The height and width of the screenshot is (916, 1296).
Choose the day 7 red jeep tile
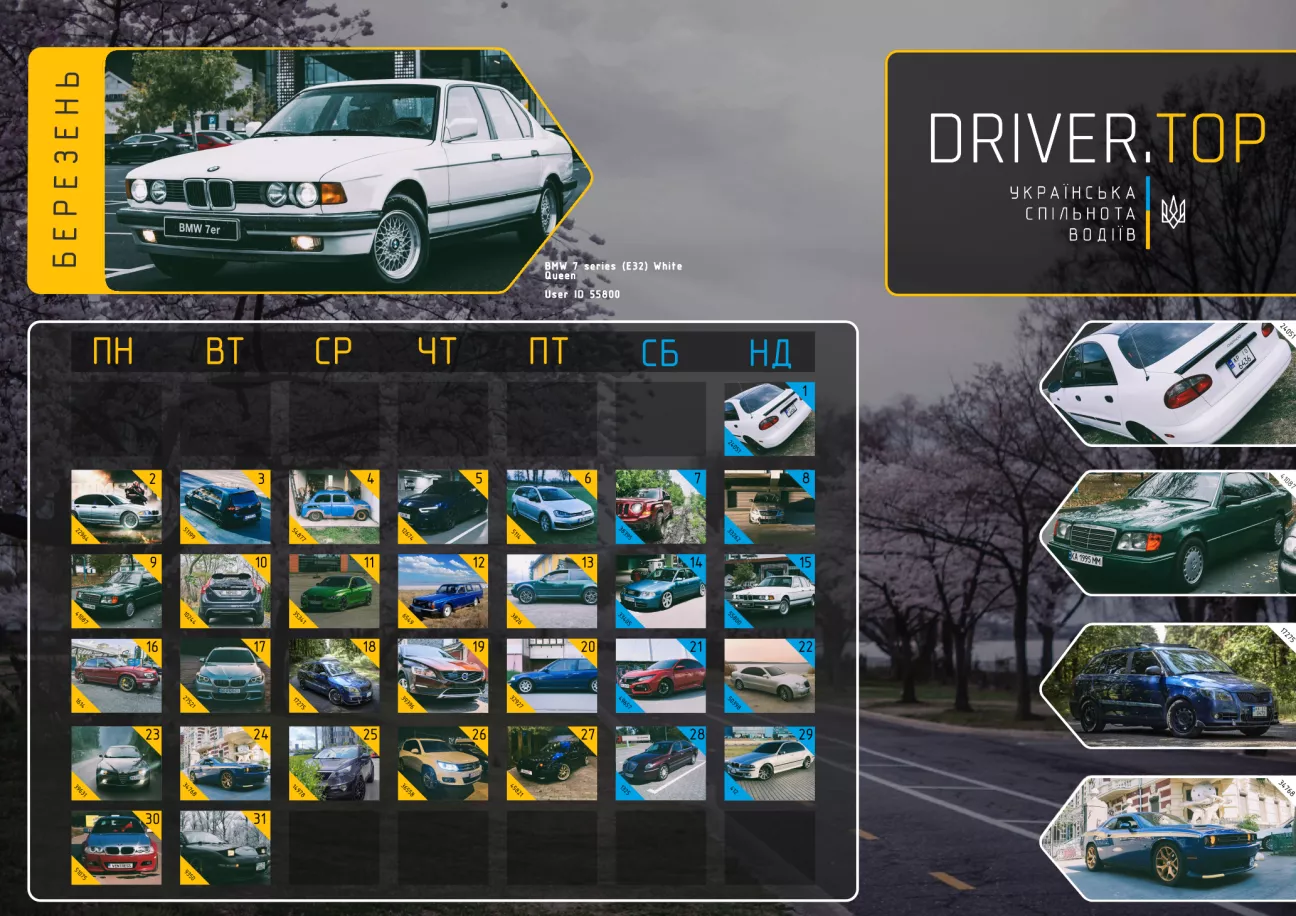[660, 507]
